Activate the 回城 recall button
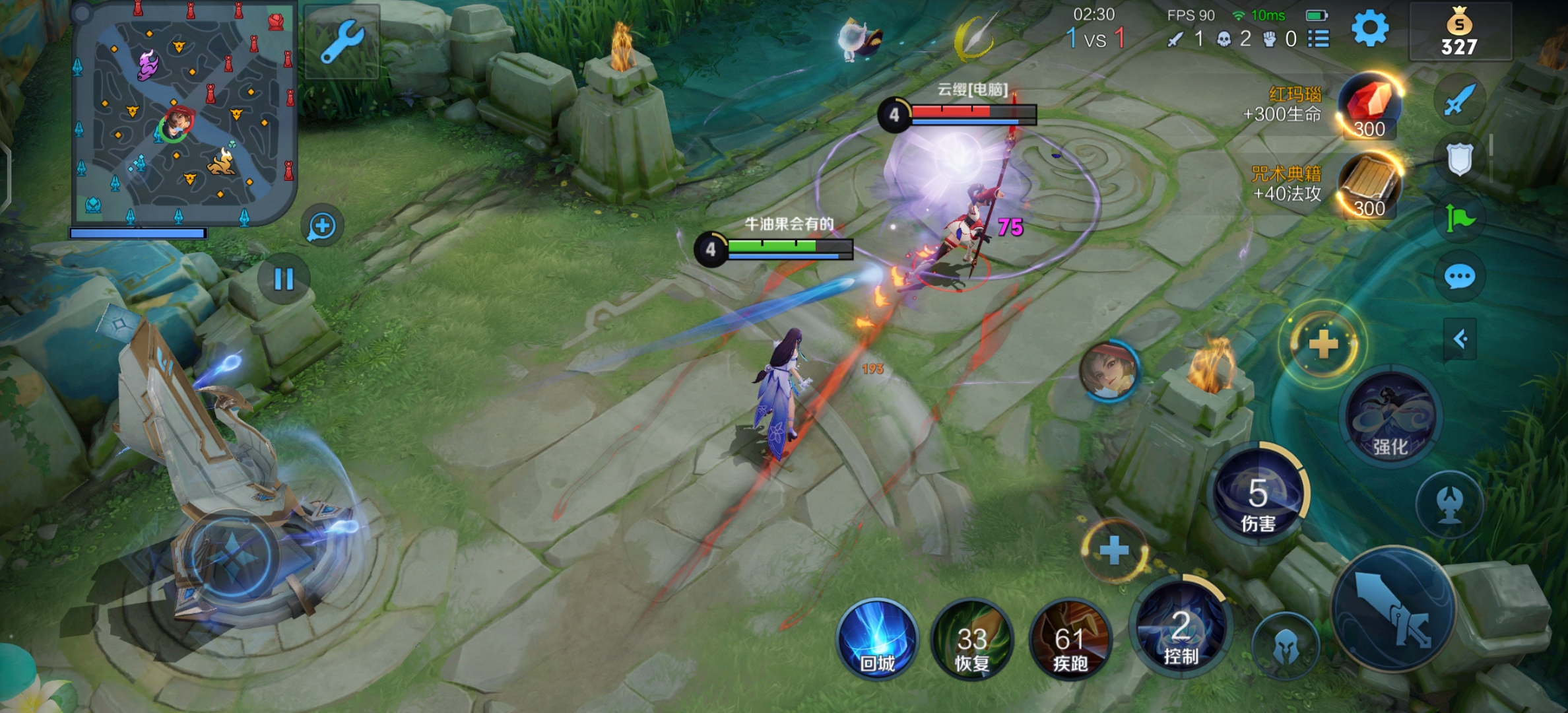 tap(877, 640)
